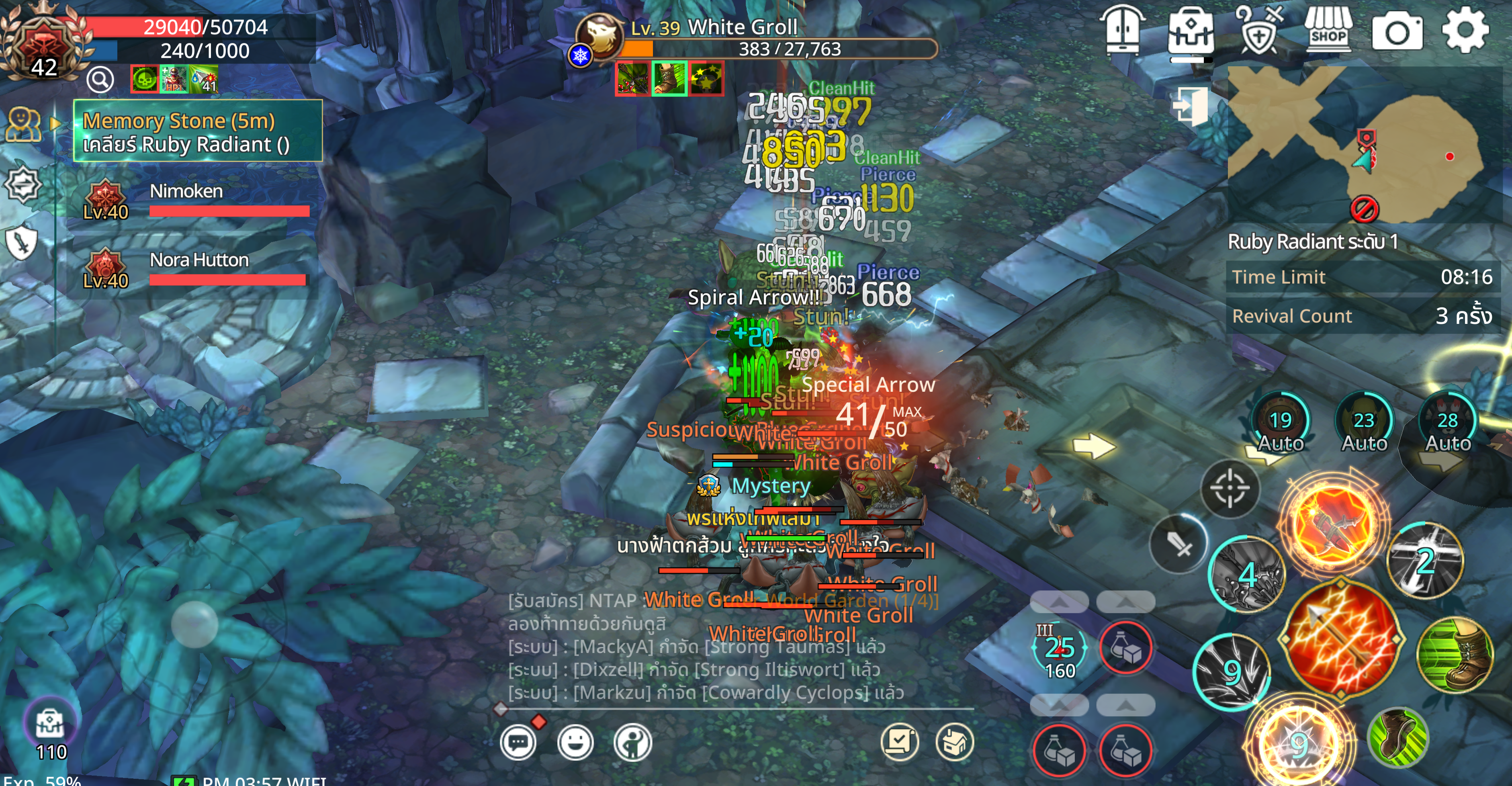Open the smiley emote button

(x=575, y=743)
